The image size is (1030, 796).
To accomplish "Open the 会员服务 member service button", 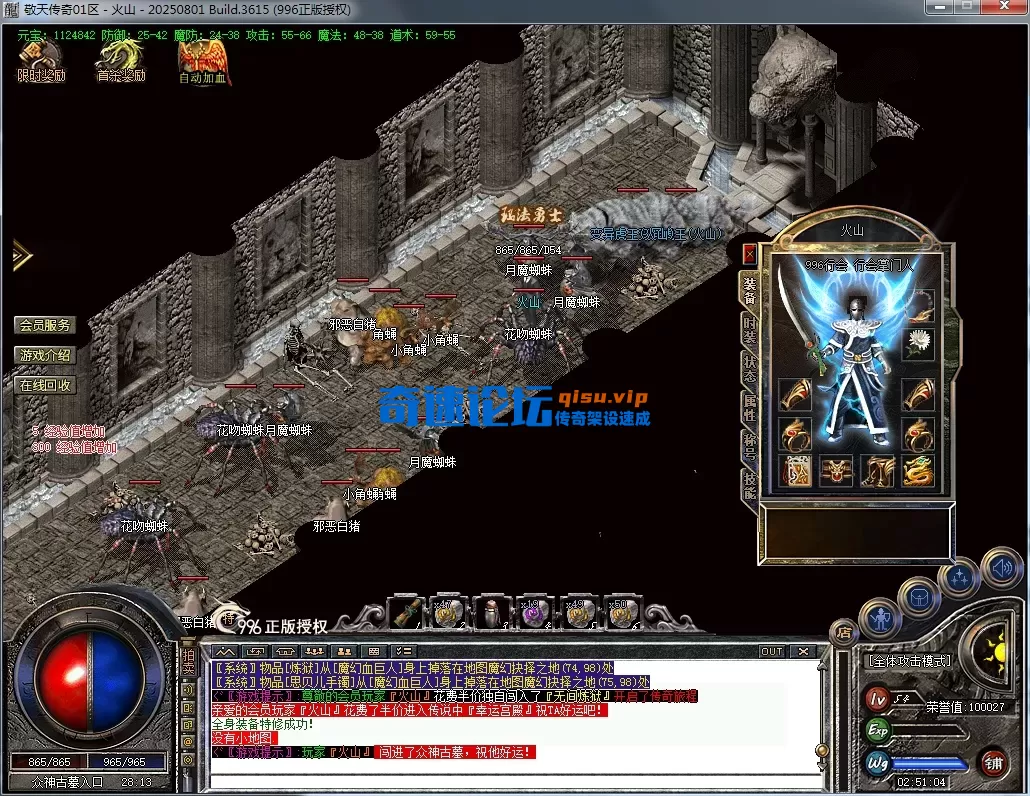I will 45,325.
